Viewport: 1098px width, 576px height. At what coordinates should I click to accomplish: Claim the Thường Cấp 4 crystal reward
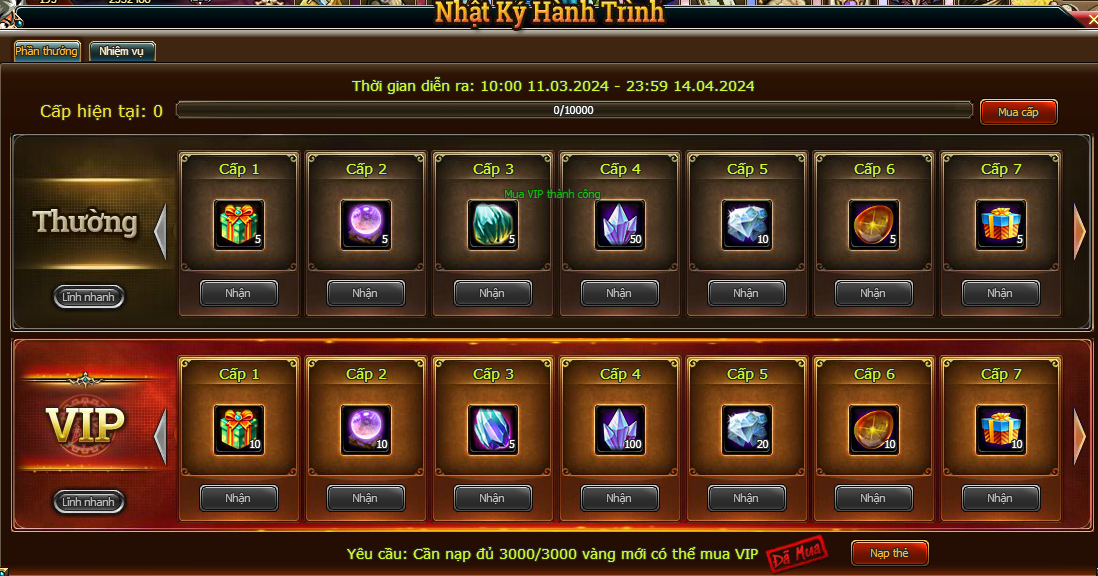(619, 293)
